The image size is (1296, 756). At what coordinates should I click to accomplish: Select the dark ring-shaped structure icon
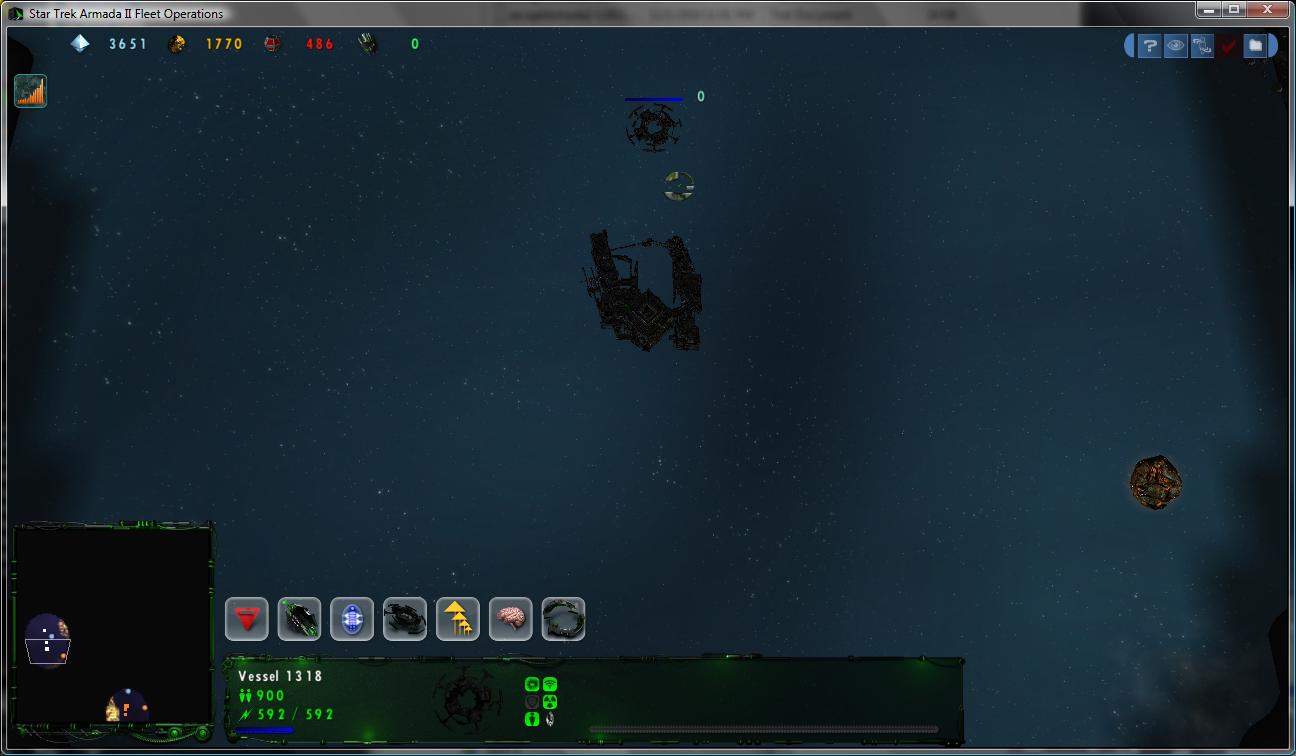563,619
